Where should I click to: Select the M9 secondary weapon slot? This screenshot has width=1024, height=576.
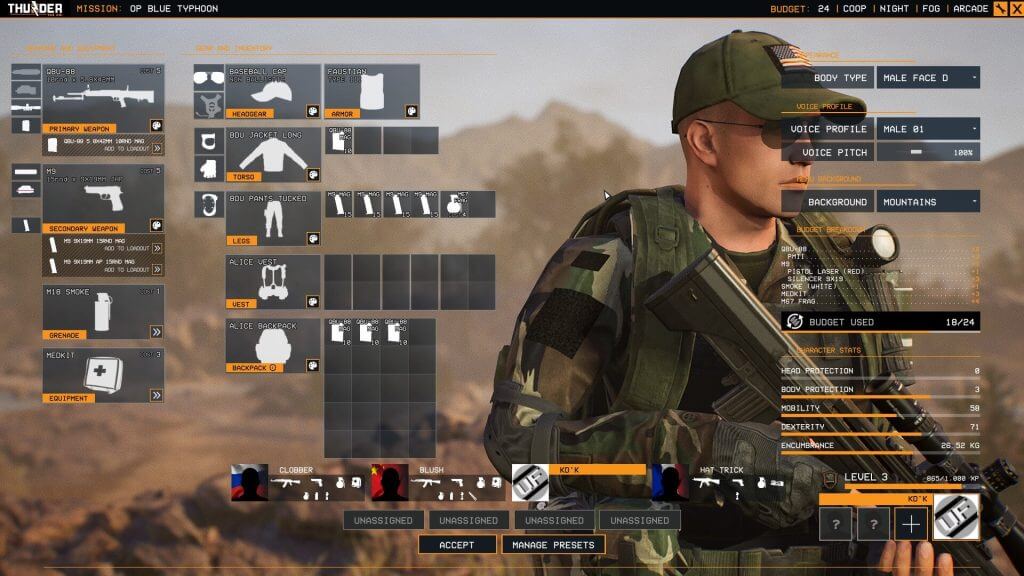point(102,199)
